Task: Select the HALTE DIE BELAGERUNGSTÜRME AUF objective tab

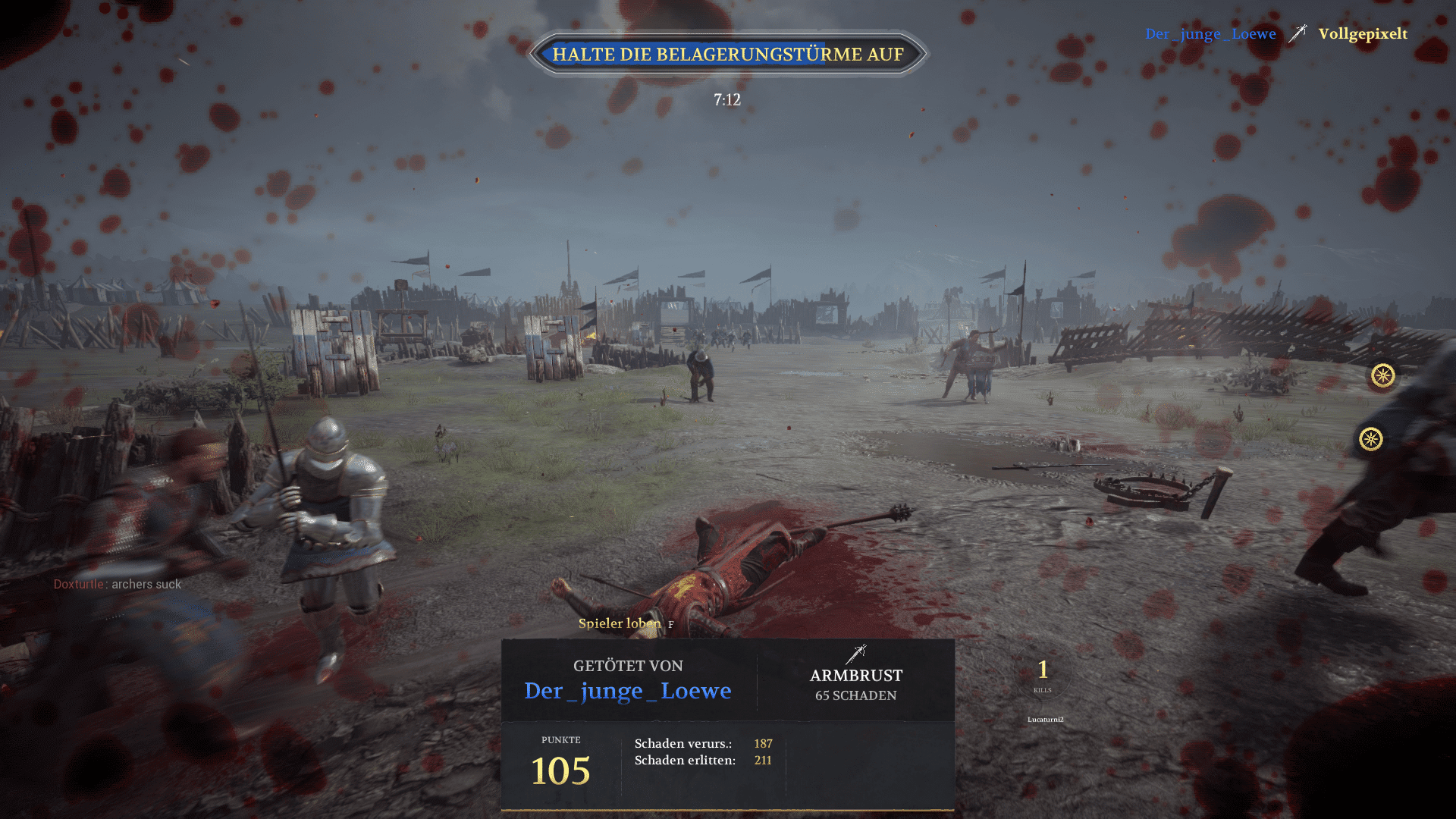Action: [728, 54]
